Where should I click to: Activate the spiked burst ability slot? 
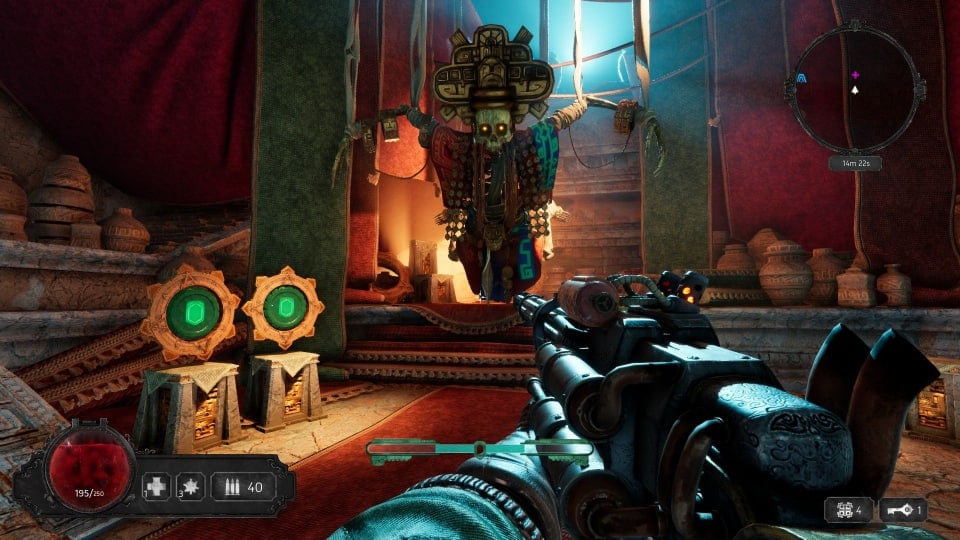[190, 488]
